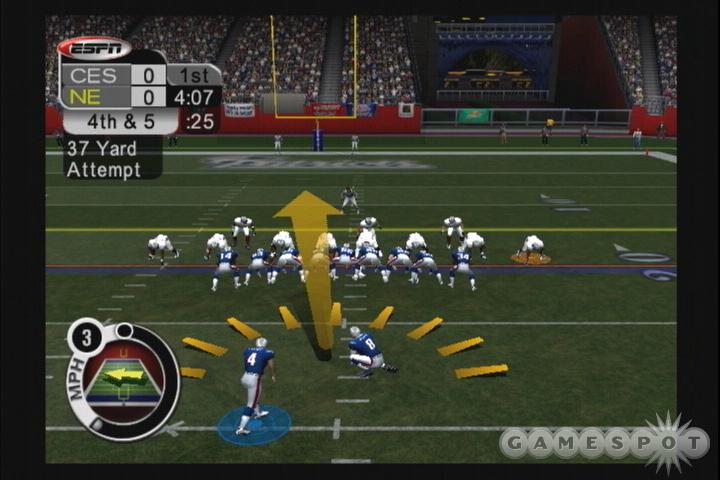Select the kicker with the blue marker

pyautogui.click(x=256, y=384)
